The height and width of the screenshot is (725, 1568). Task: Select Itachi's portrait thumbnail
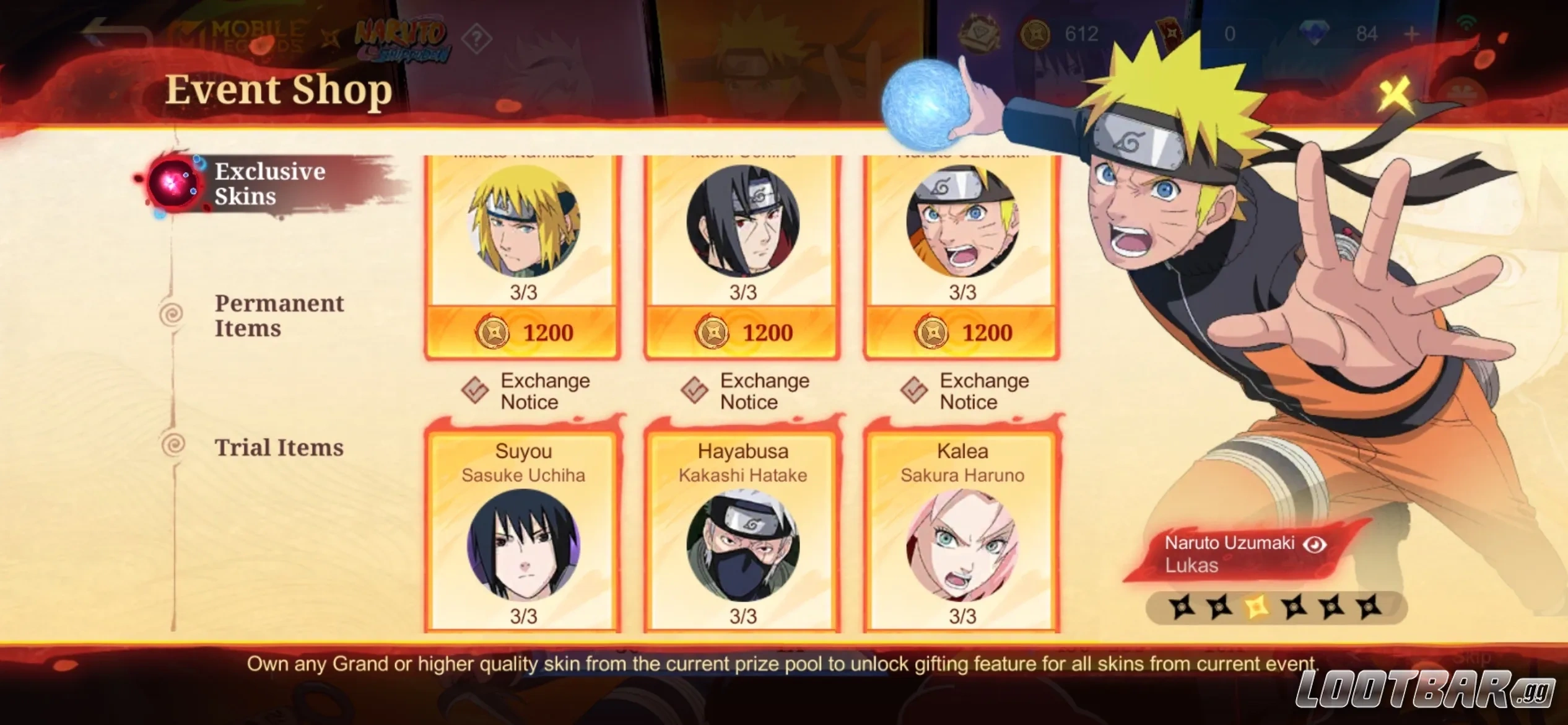point(743,221)
